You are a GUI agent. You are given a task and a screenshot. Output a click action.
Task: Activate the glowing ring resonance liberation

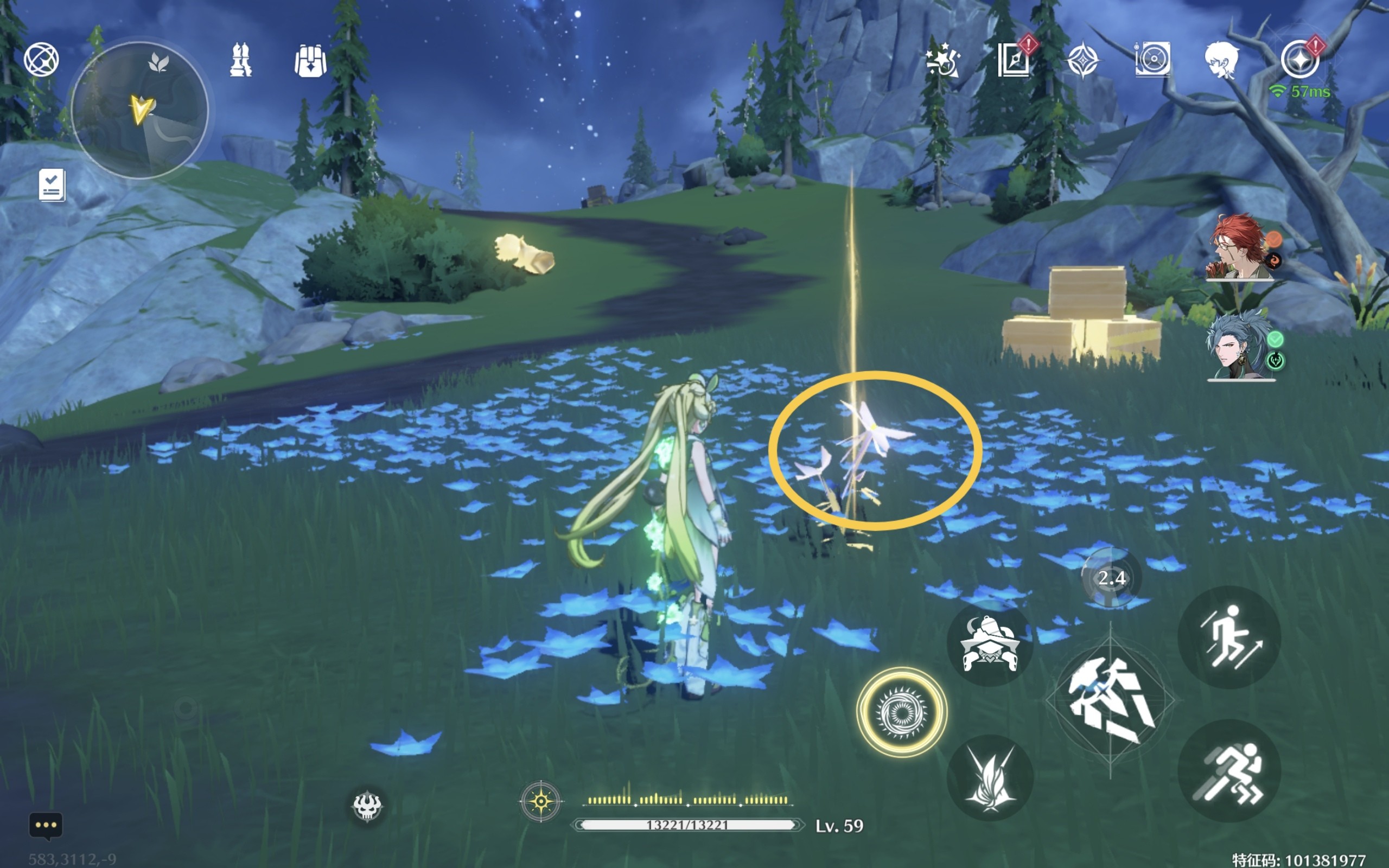(901, 712)
